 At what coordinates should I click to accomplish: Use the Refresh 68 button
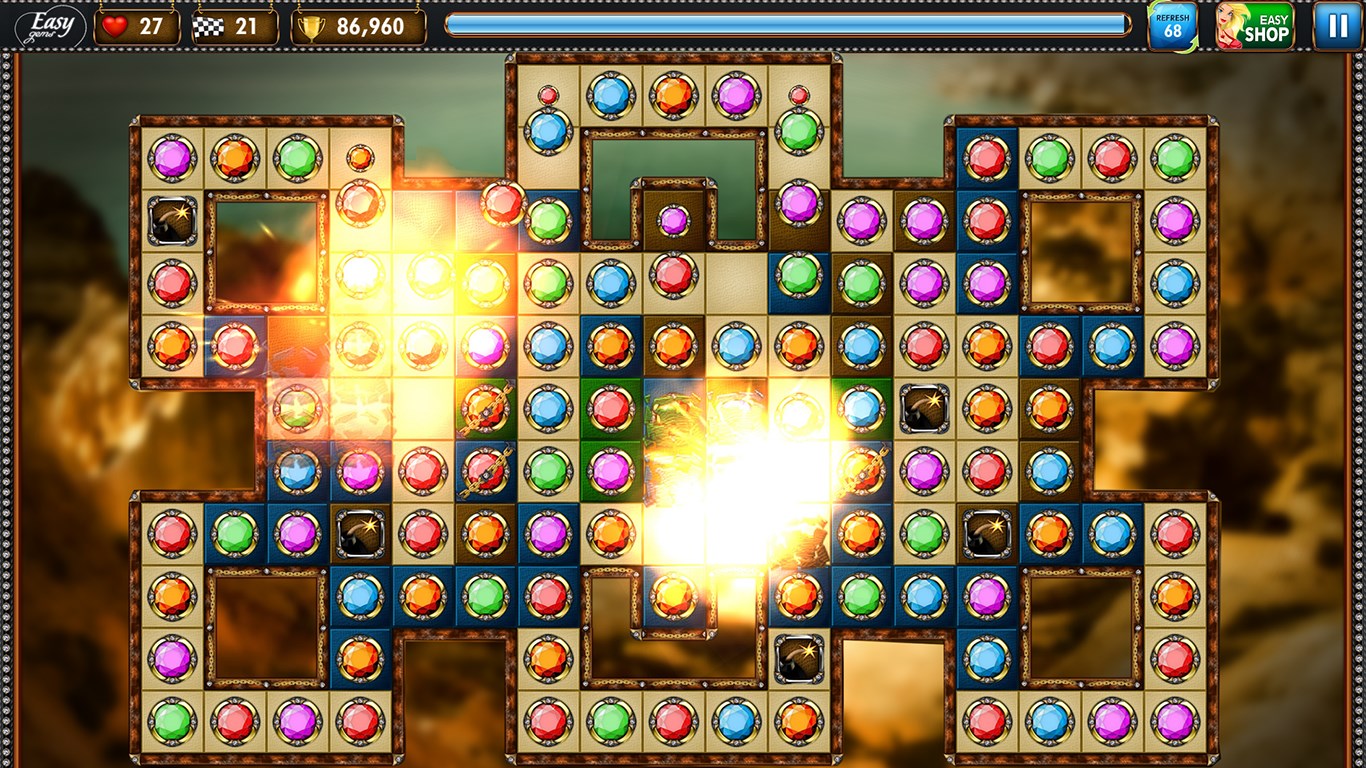[x=1172, y=26]
